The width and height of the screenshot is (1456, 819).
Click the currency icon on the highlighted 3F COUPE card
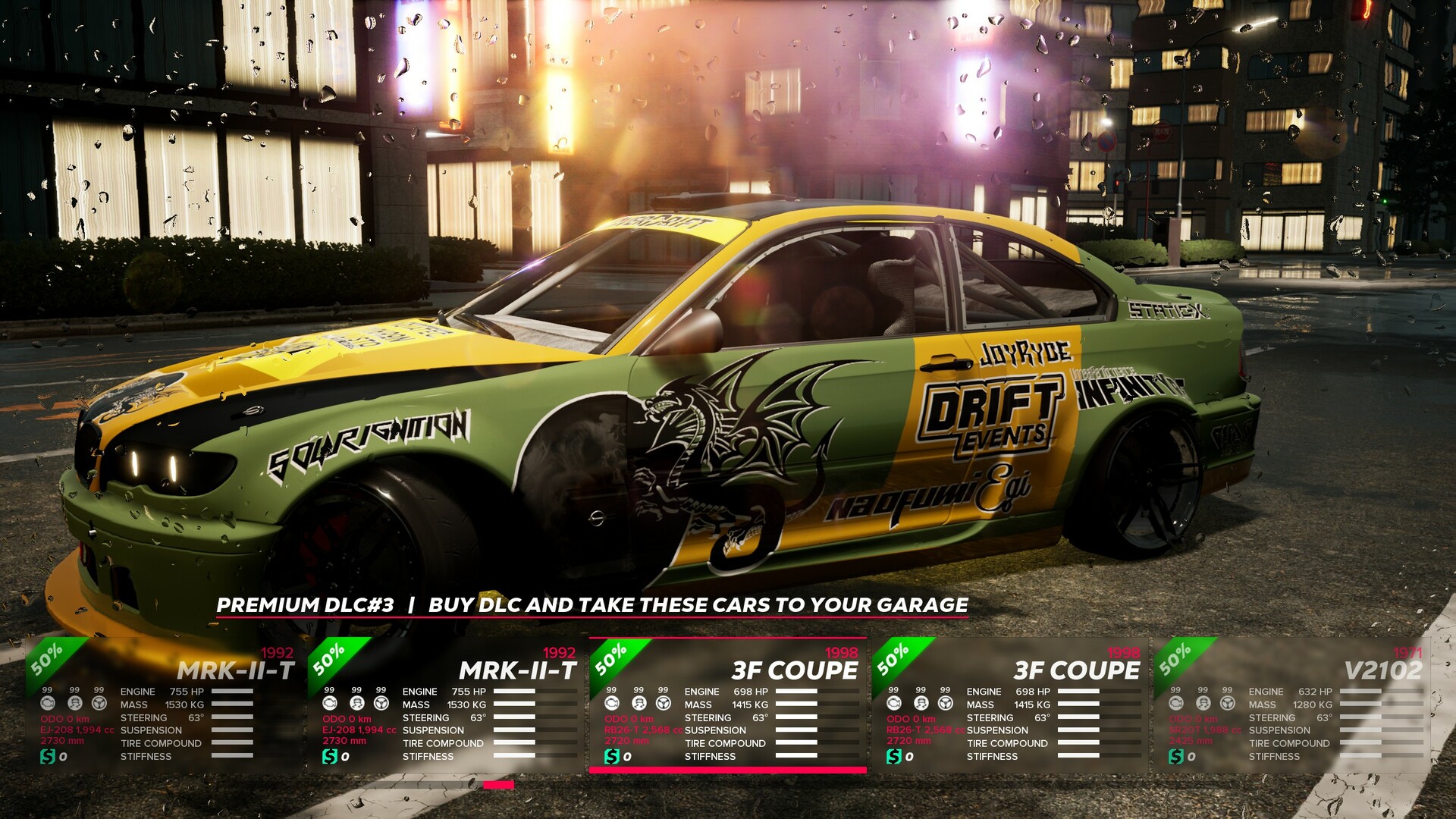(x=612, y=755)
